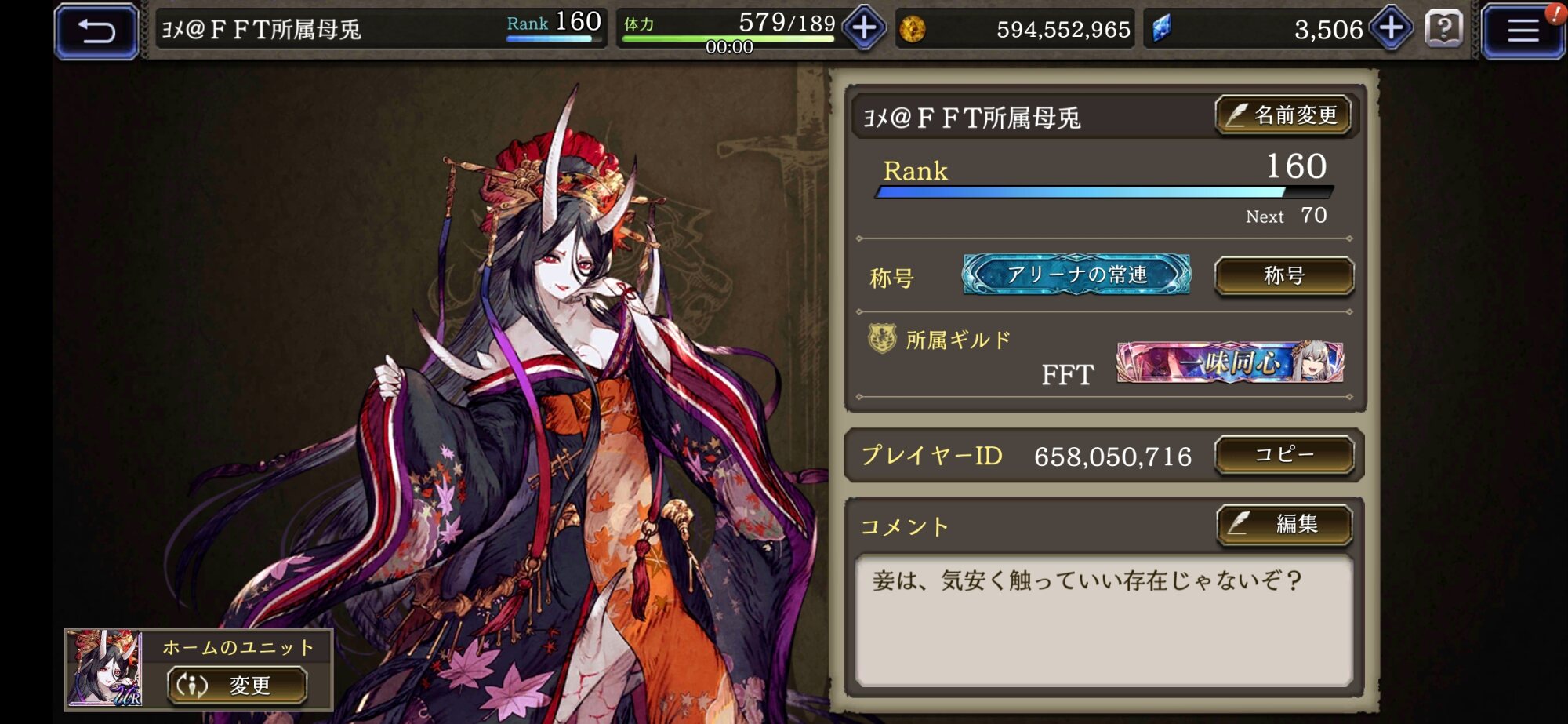The height and width of the screenshot is (724, 1568).
Task: Copy the player ID with コピー
Action: 1283,455
